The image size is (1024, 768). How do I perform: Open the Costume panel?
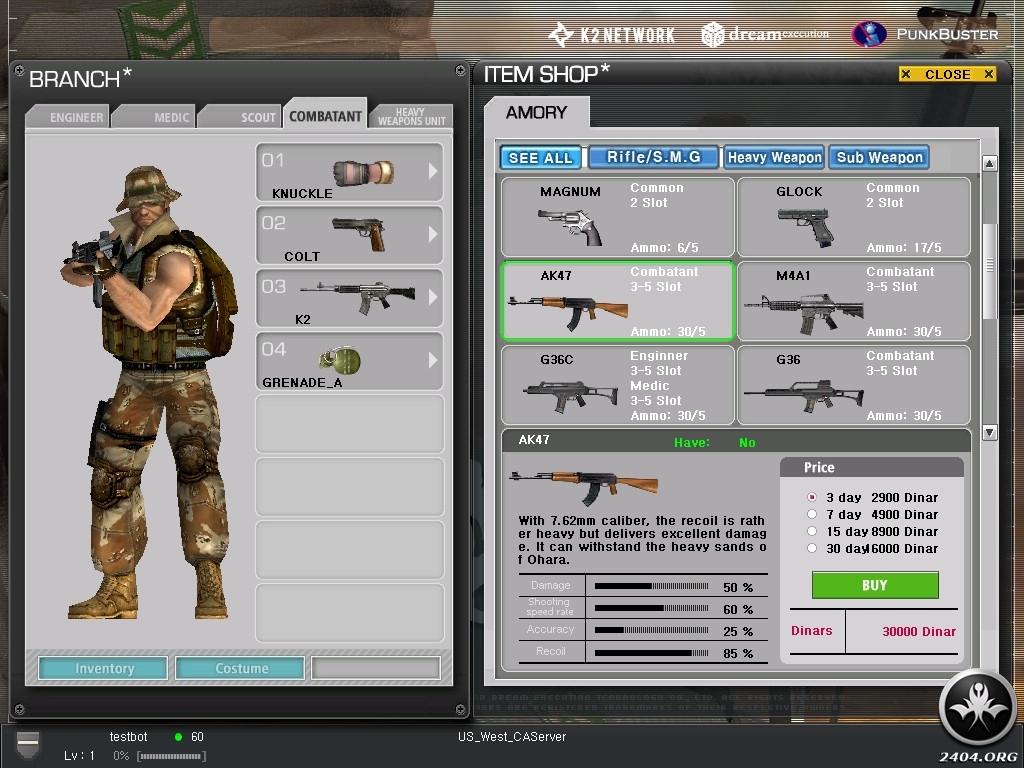tap(242, 668)
